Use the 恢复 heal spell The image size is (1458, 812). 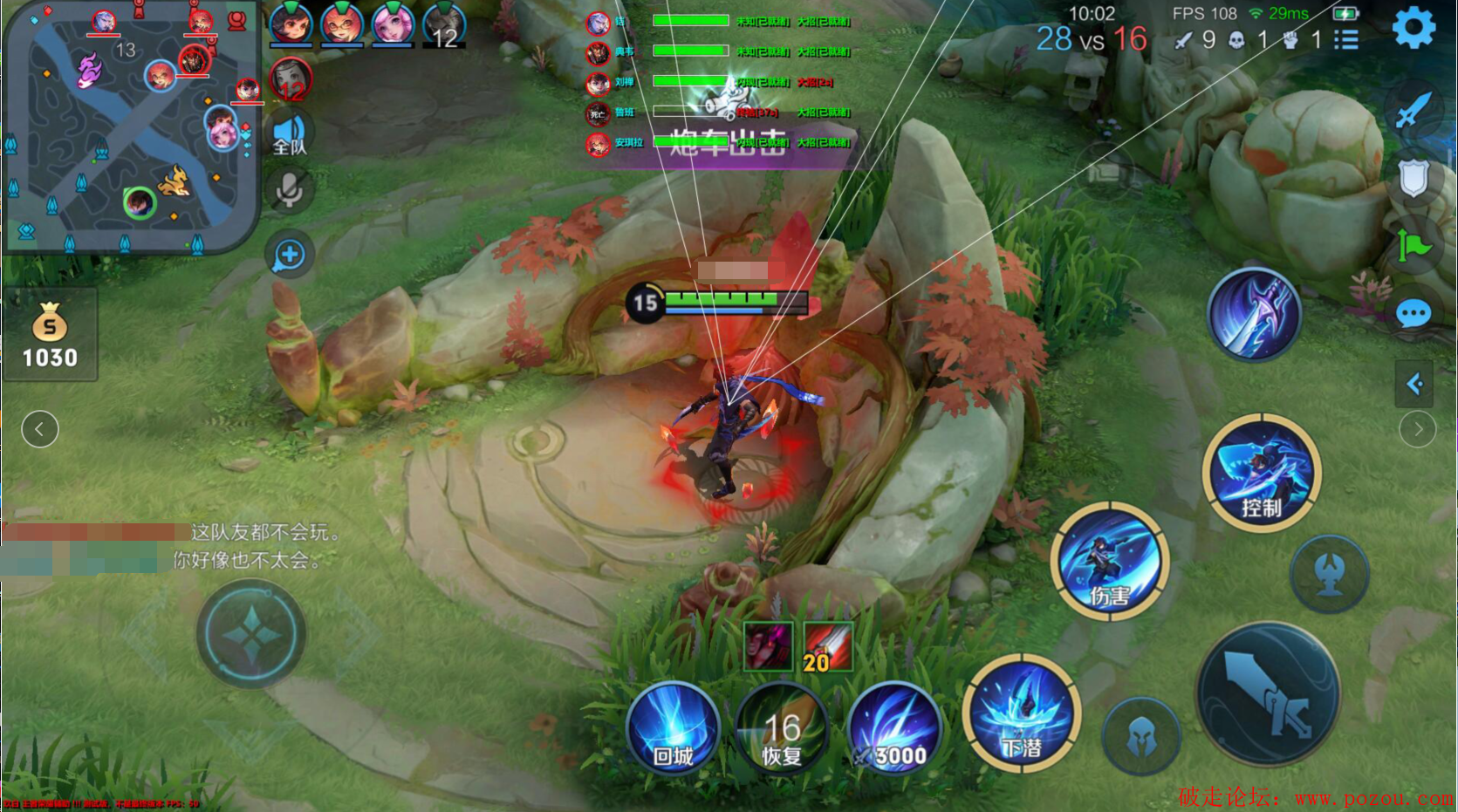(x=781, y=728)
